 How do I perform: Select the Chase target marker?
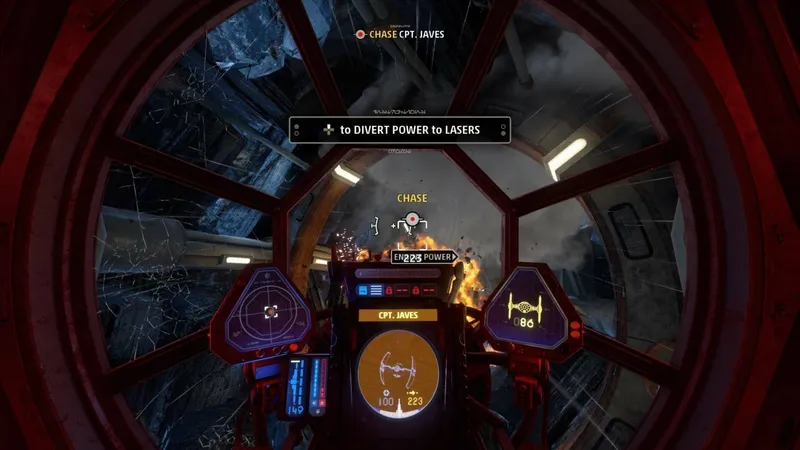(411, 220)
